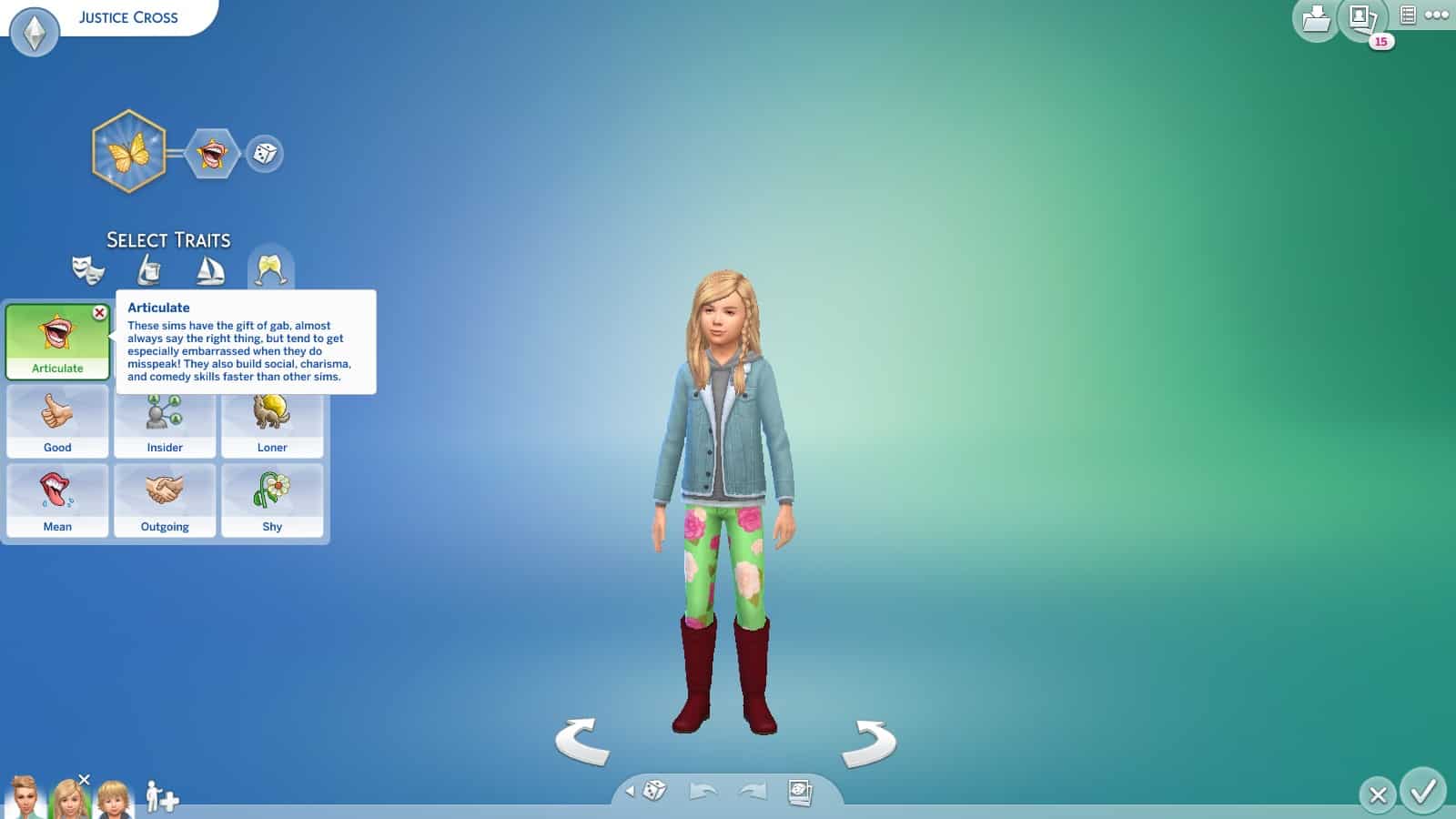Edit the sim name Justice Cross
This screenshot has height=819, width=1456.
[x=128, y=17]
